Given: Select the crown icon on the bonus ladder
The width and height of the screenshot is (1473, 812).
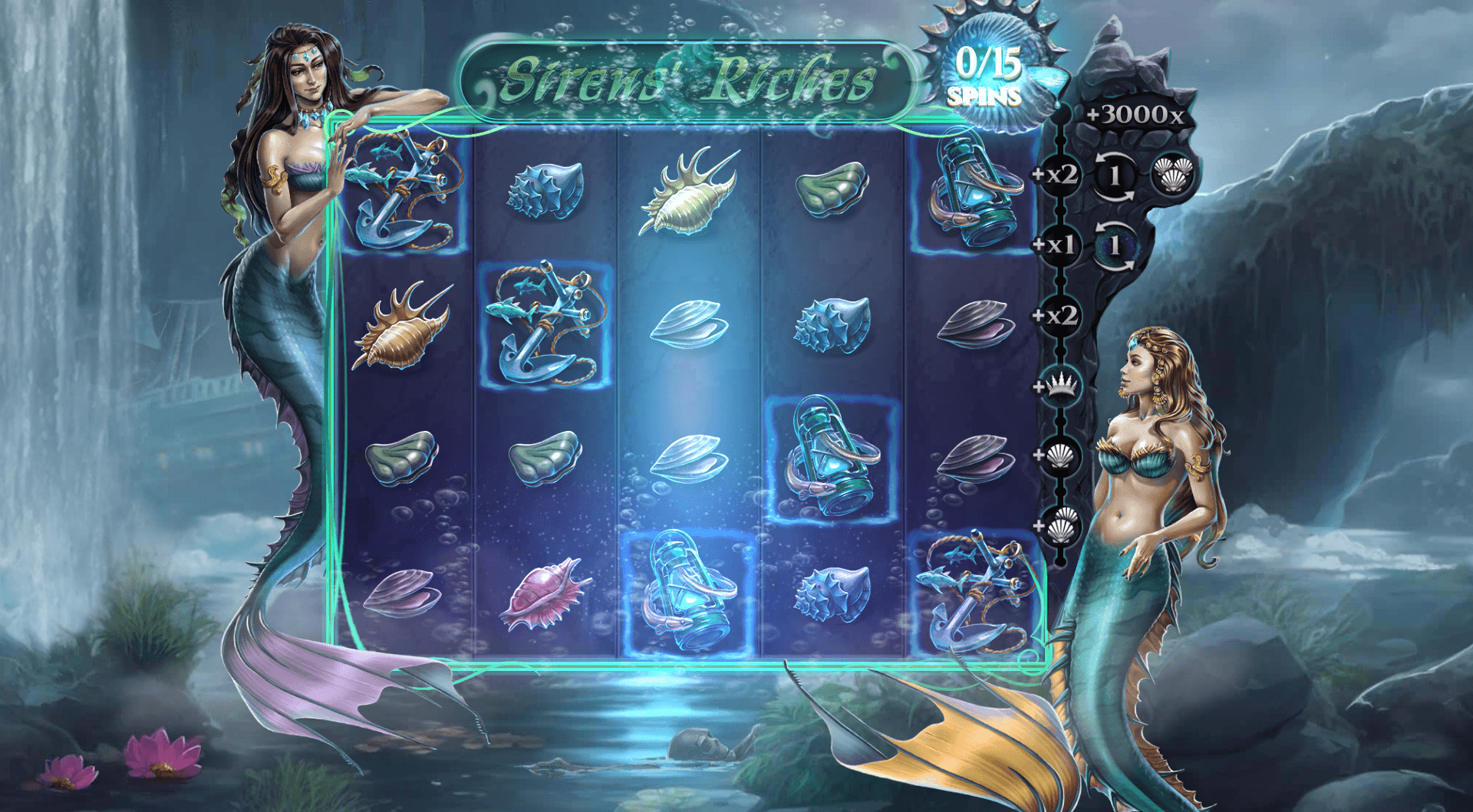Looking at the screenshot, I should click(x=1061, y=385).
